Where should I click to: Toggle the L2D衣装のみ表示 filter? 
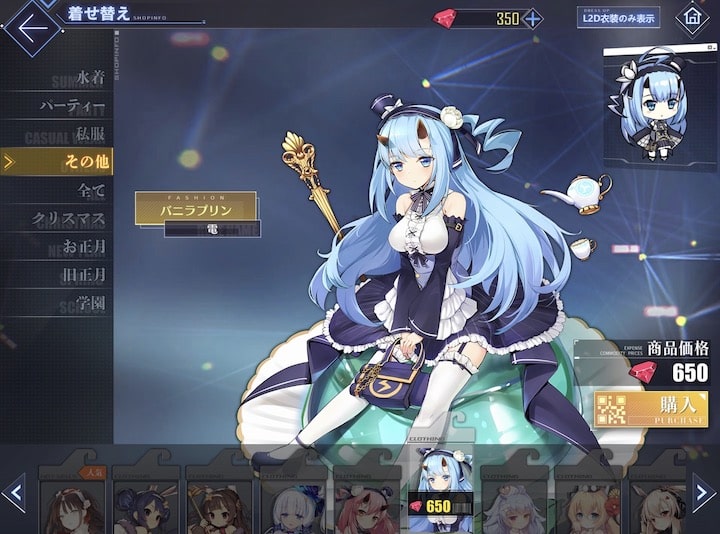coord(617,18)
